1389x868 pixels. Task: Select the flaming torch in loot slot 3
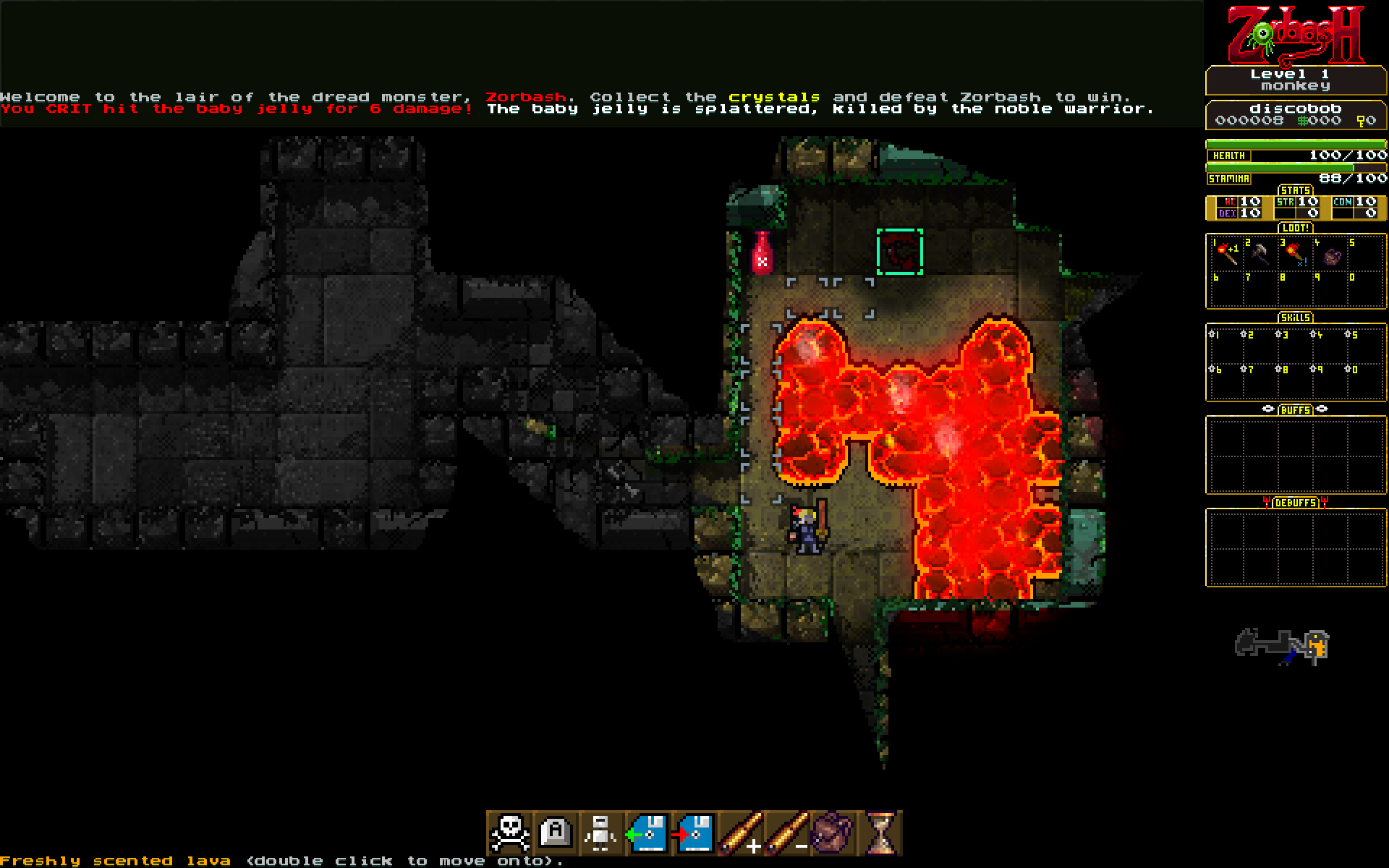click(x=1295, y=253)
